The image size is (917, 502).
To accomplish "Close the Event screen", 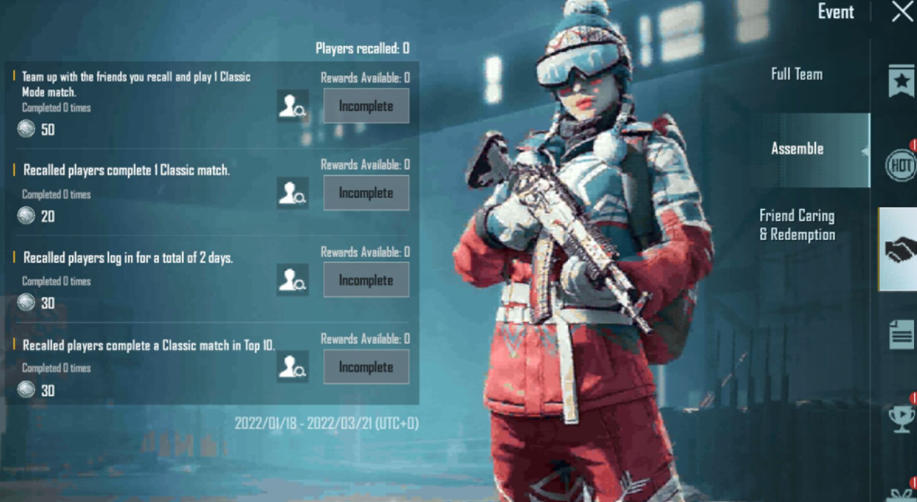I will [x=902, y=12].
